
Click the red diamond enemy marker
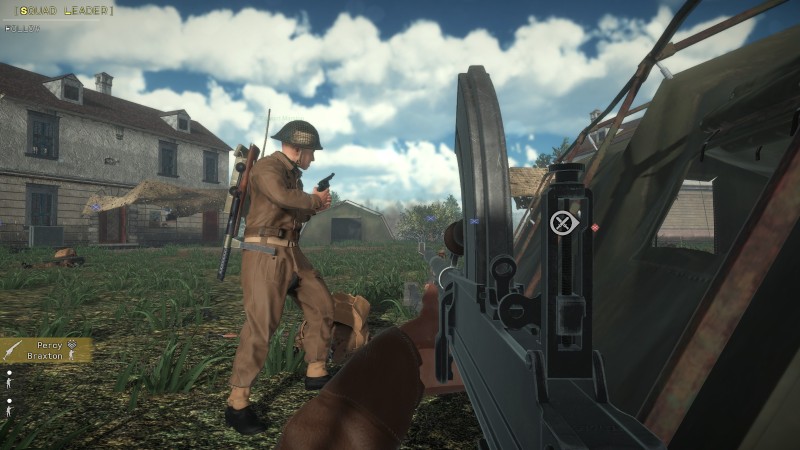pyautogui.click(x=595, y=228)
